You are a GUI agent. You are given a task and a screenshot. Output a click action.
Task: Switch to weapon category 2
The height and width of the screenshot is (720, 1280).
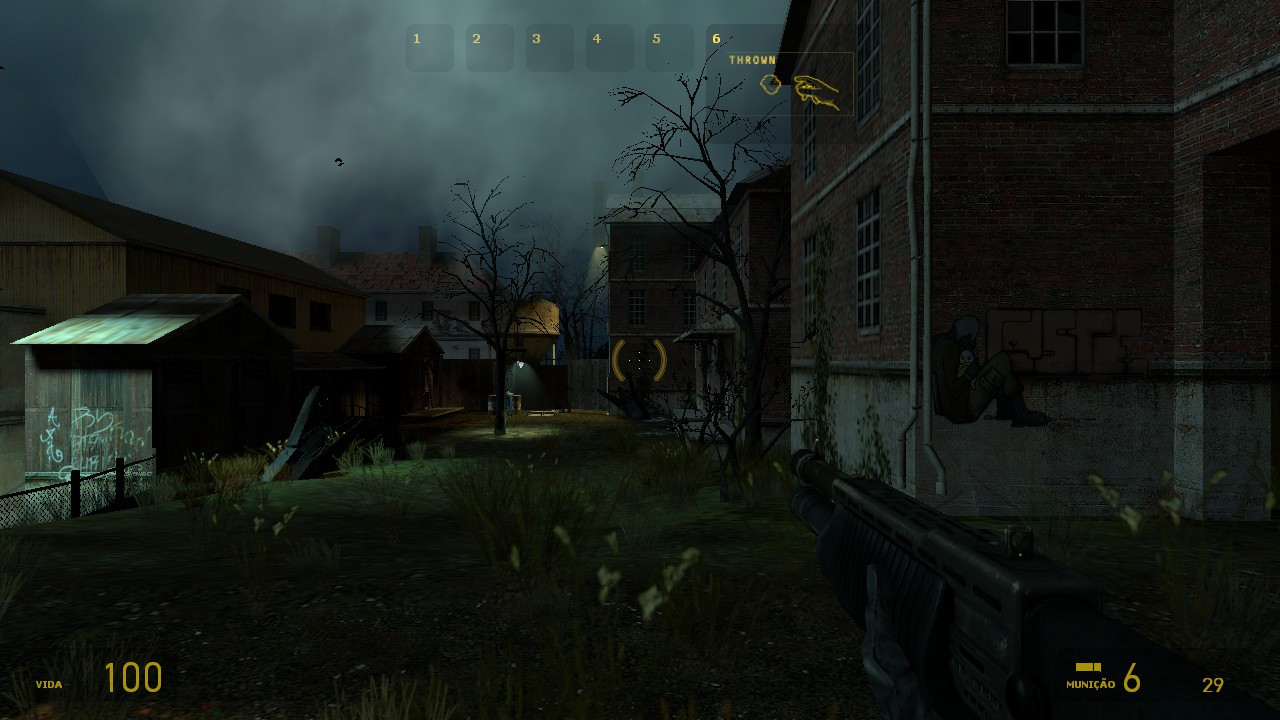(490, 46)
